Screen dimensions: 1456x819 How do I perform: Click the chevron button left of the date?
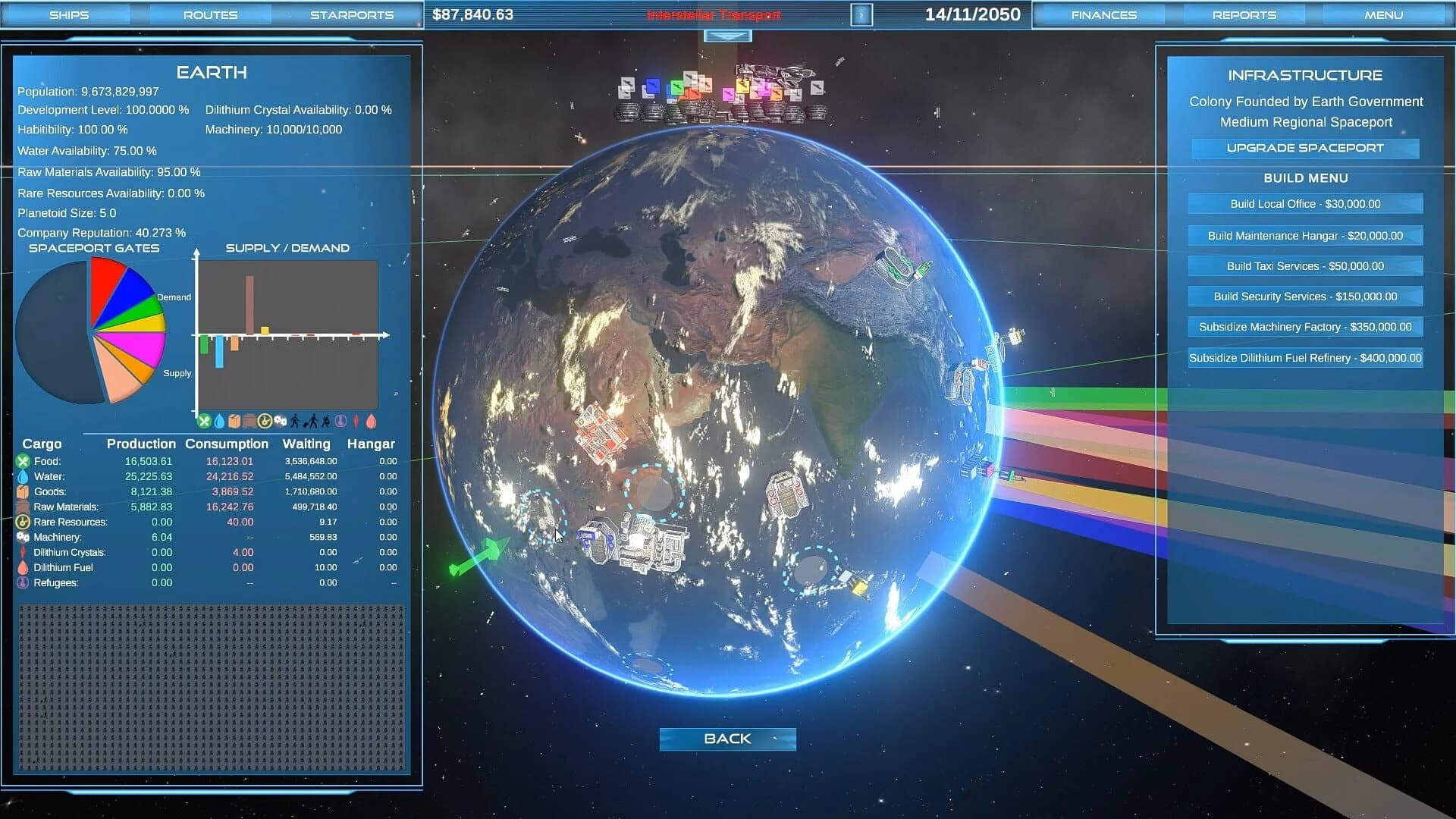[x=861, y=14]
